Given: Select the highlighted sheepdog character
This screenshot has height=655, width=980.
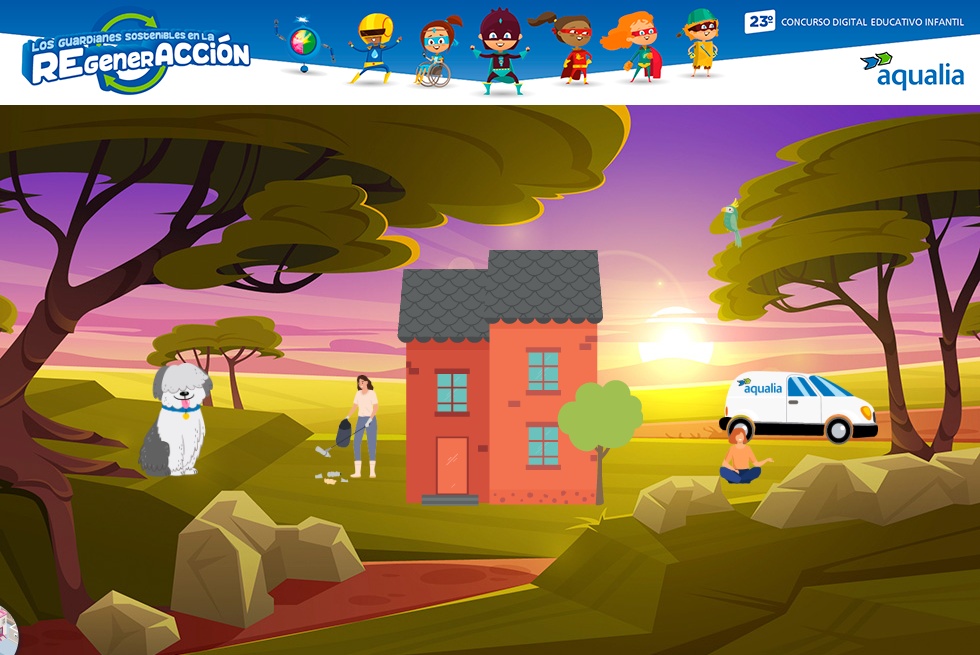Looking at the screenshot, I should tap(176, 418).
